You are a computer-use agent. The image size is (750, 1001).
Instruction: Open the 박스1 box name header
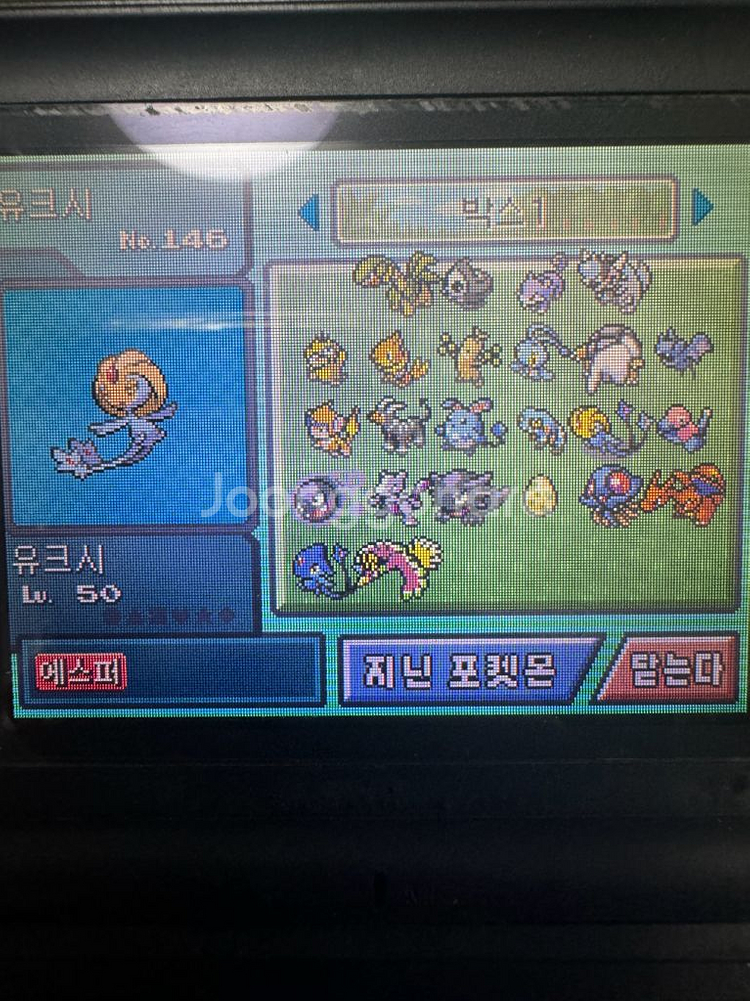[x=504, y=211]
